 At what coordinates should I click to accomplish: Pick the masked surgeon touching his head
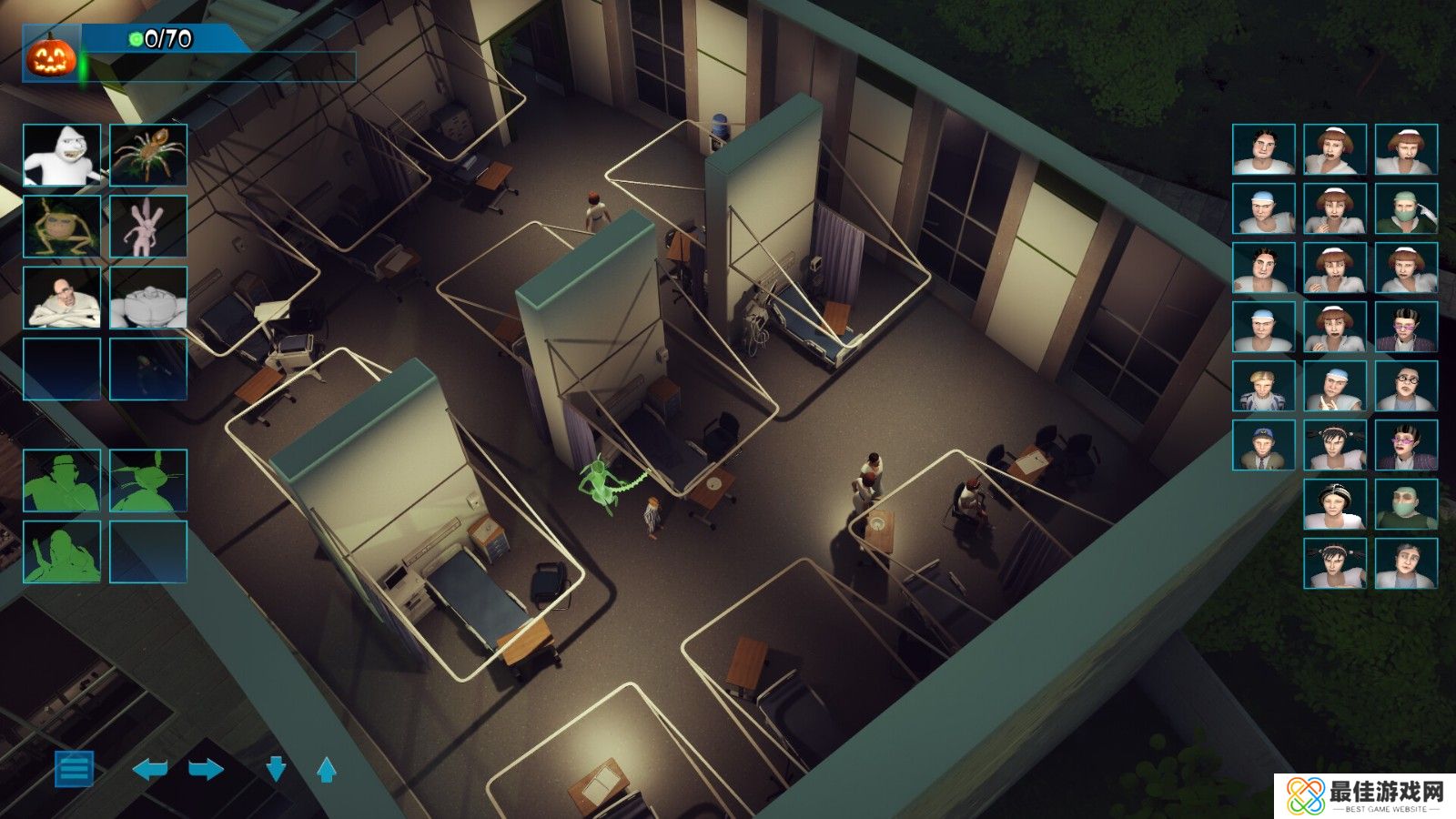point(1406,208)
